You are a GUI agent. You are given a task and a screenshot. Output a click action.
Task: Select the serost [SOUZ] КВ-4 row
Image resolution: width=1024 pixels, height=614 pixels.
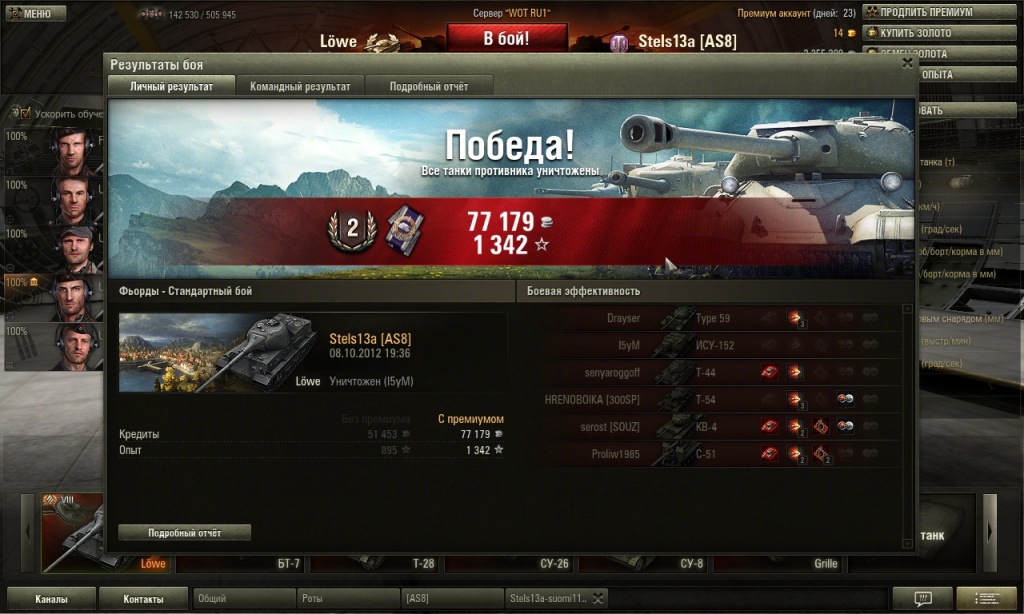click(x=714, y=427)
